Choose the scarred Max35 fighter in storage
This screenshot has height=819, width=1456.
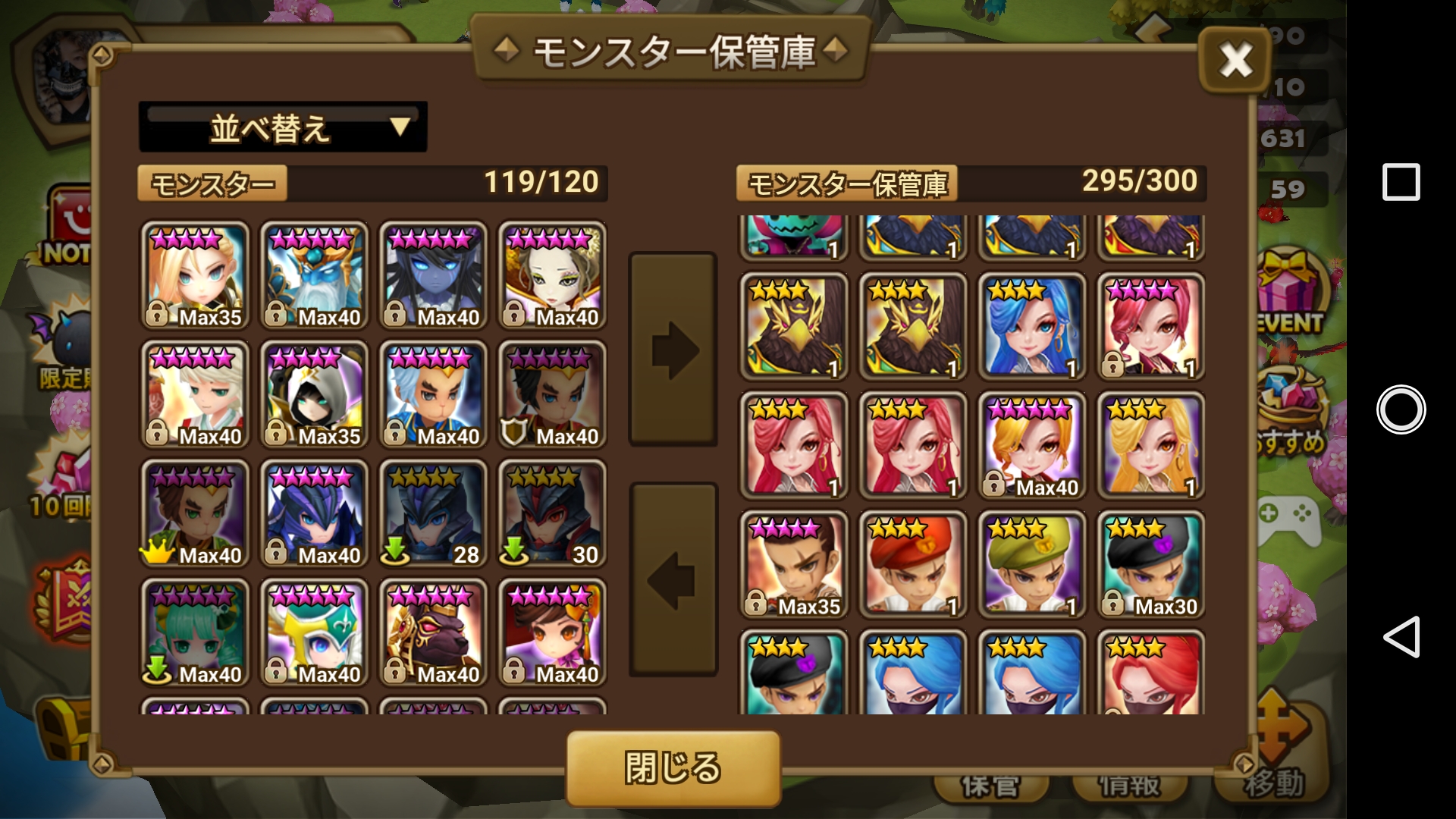click(794, 564)
